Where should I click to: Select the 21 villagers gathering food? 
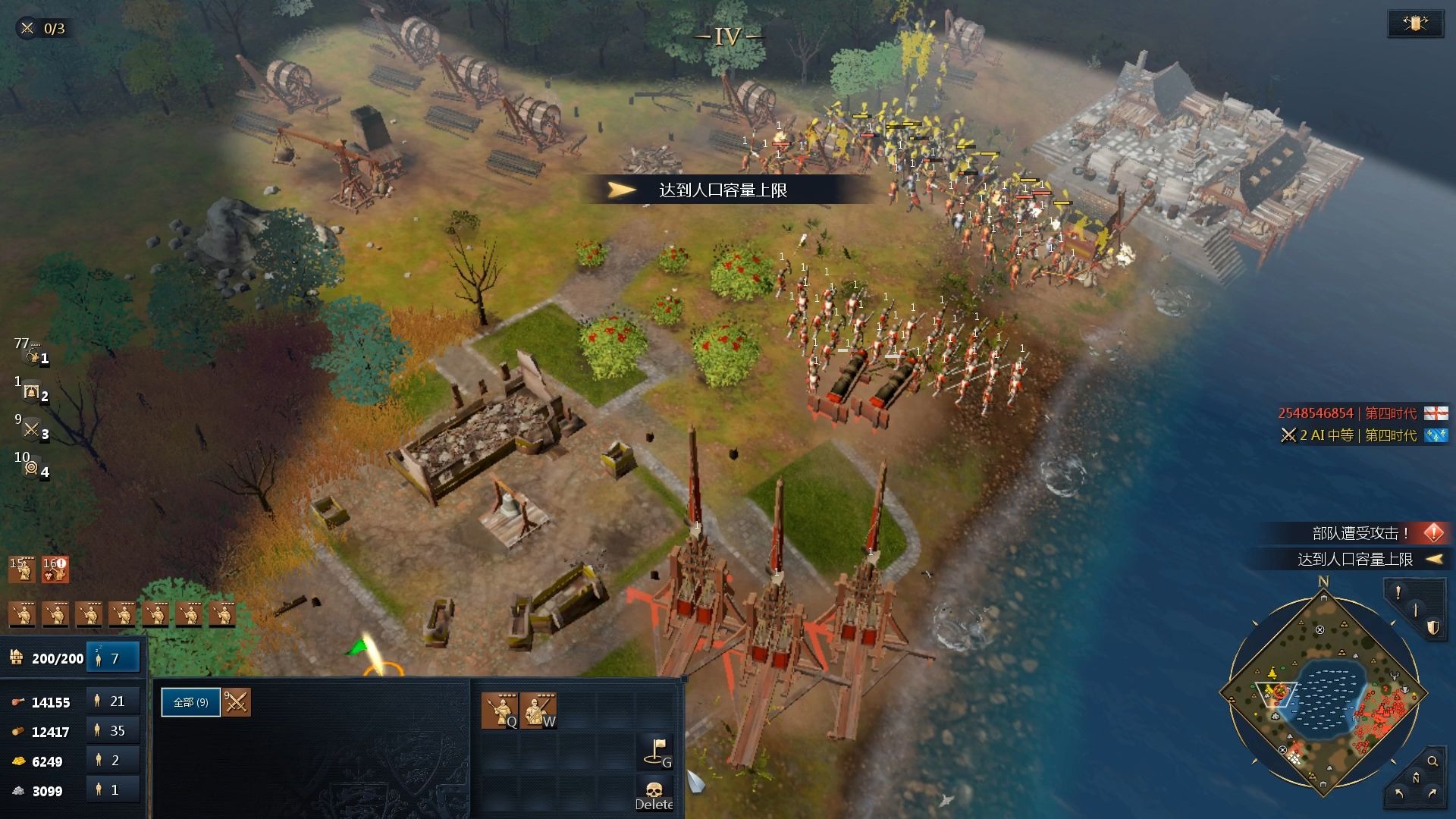[x=112, y=701]
